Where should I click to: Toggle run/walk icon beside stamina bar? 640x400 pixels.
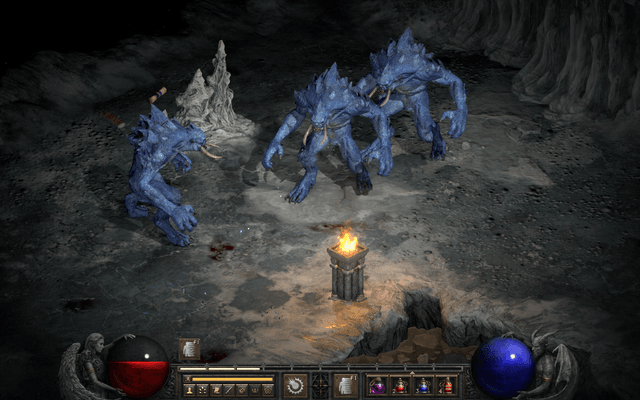click(187, 379)
